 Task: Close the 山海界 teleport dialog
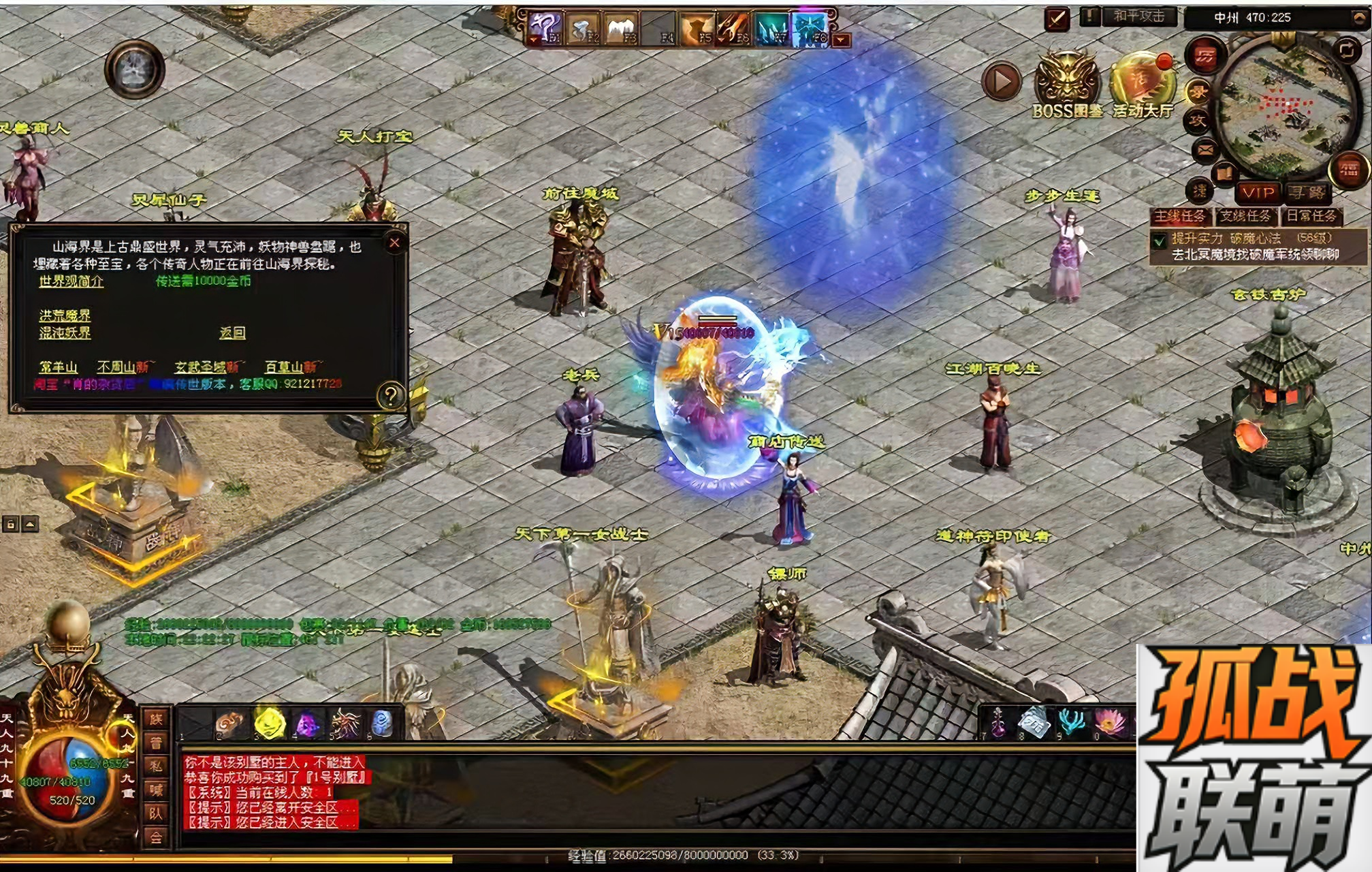point(394,243)
